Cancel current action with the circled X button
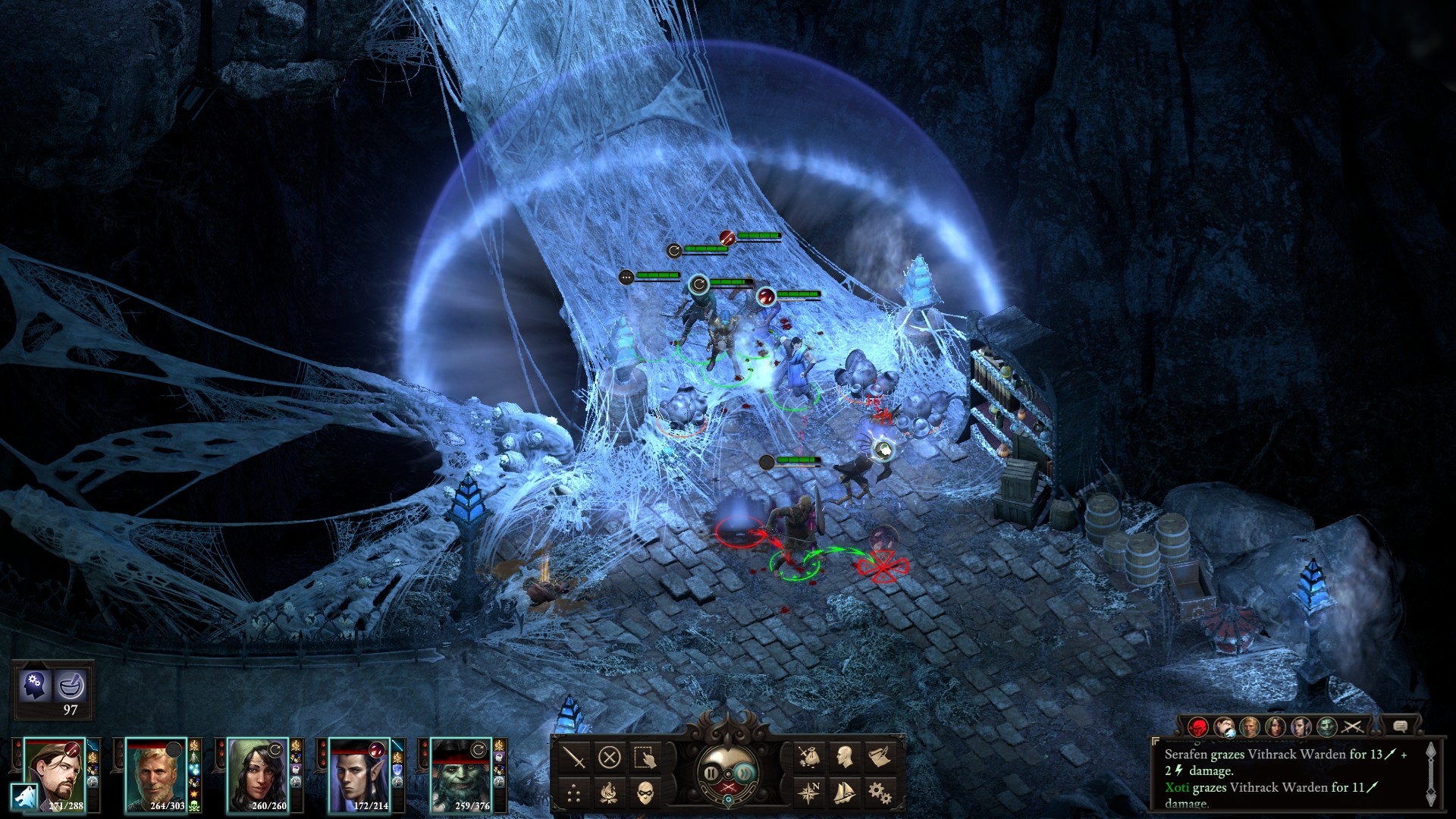The image size is (1456, 819). click(610, 758)
